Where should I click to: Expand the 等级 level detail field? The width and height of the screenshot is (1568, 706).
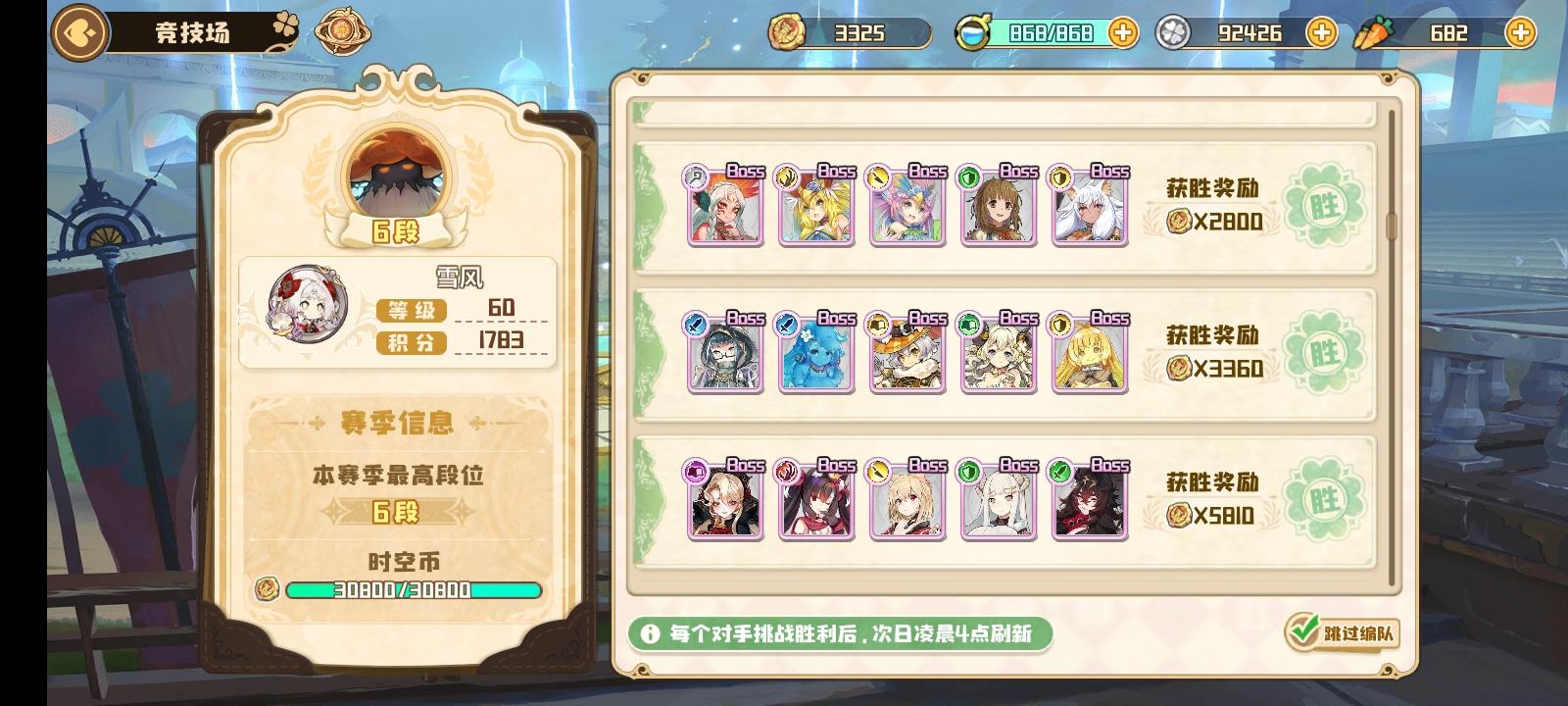tap(410, 312)
